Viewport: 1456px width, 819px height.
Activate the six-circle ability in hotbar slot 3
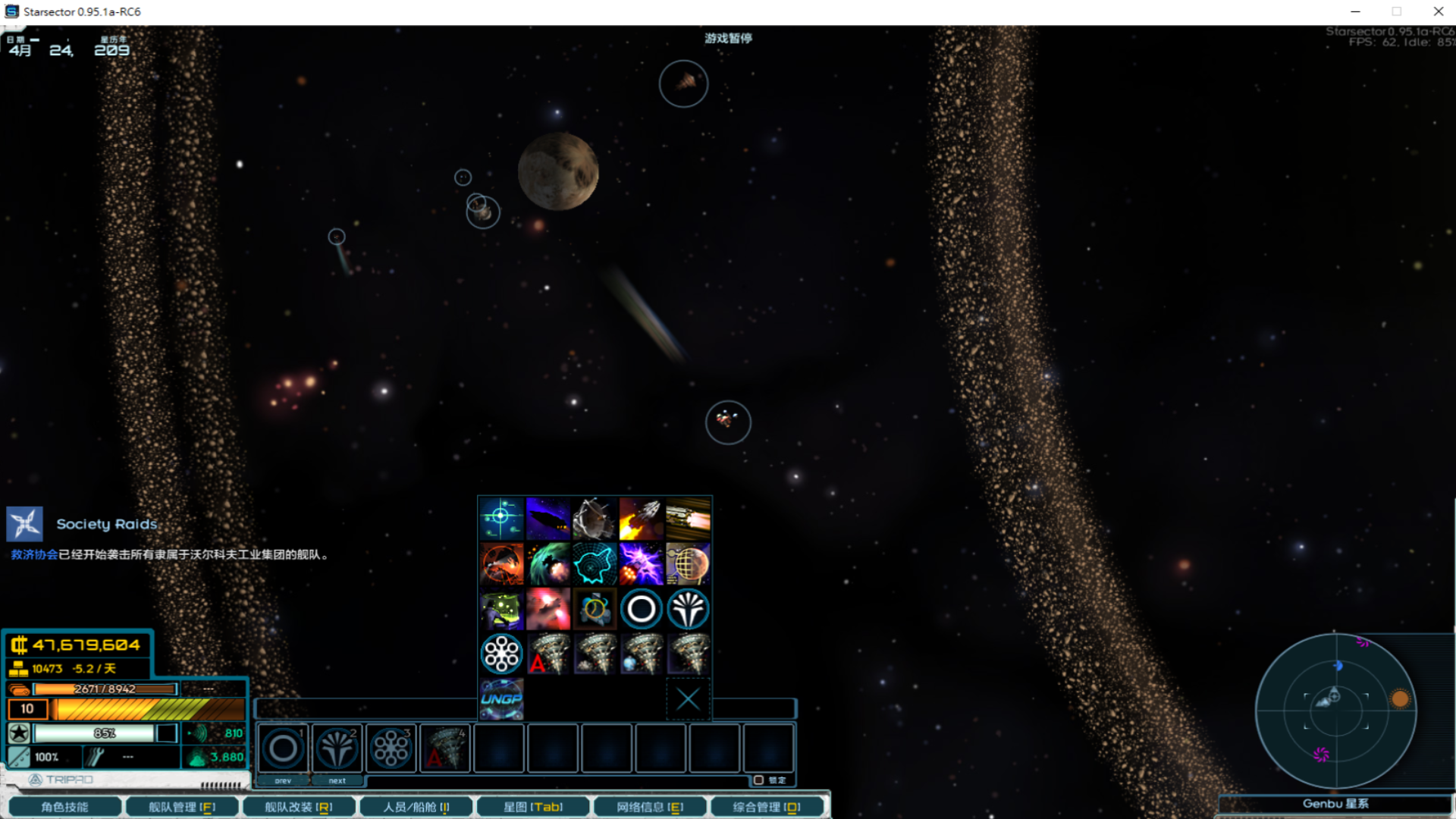[x=391, y=748]
